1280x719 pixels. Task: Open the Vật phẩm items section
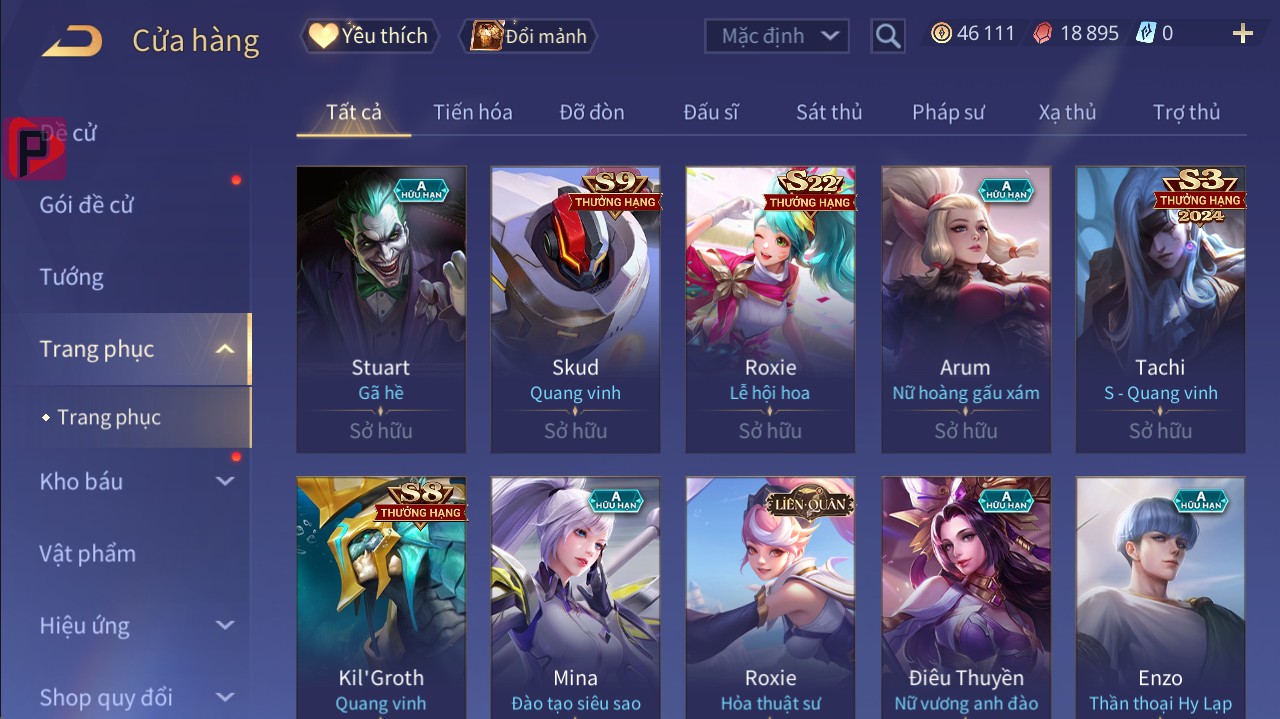[x=88, y=553]
